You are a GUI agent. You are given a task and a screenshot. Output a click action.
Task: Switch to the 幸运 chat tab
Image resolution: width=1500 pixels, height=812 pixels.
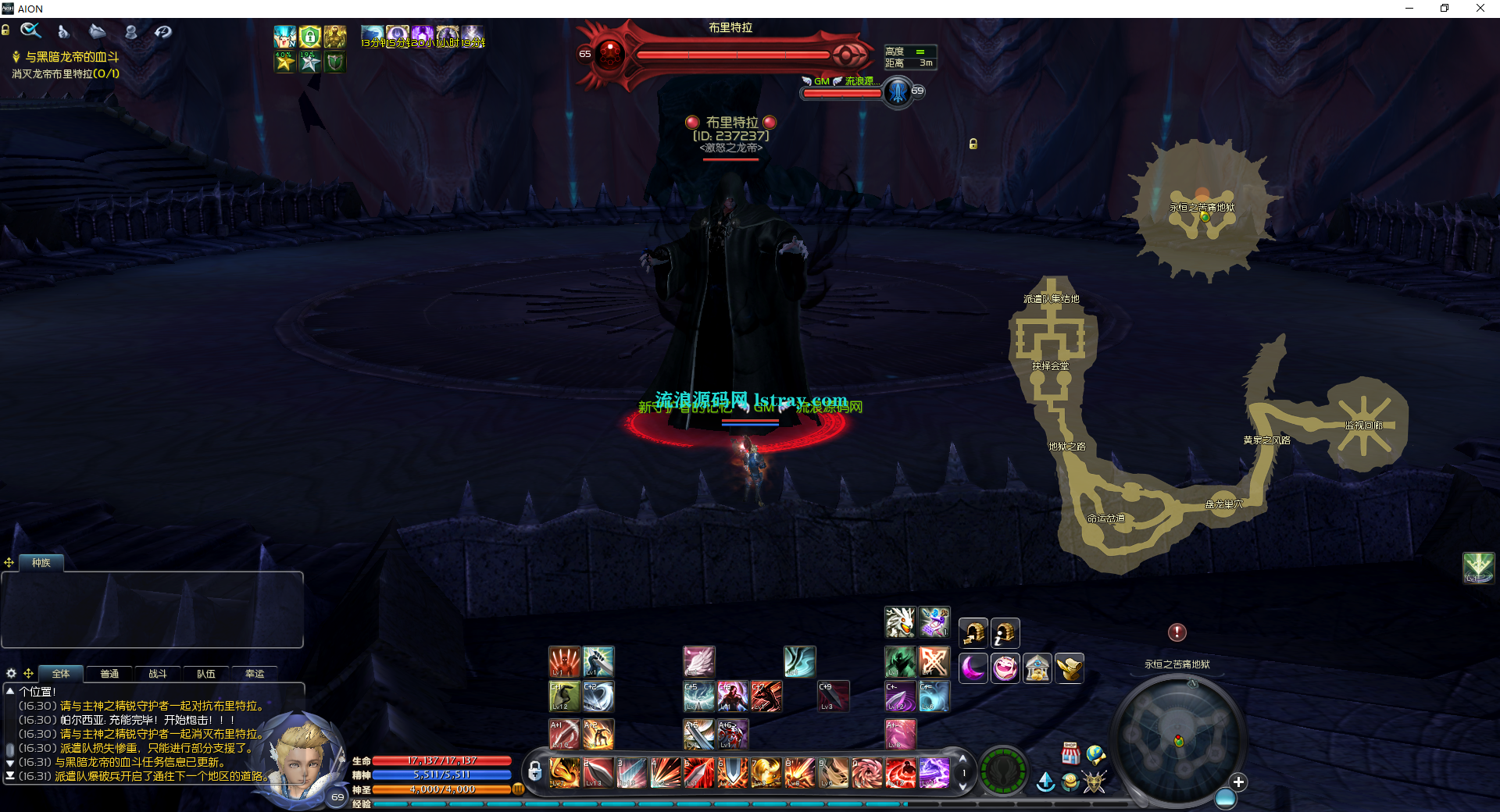click(x=255, y=674)
